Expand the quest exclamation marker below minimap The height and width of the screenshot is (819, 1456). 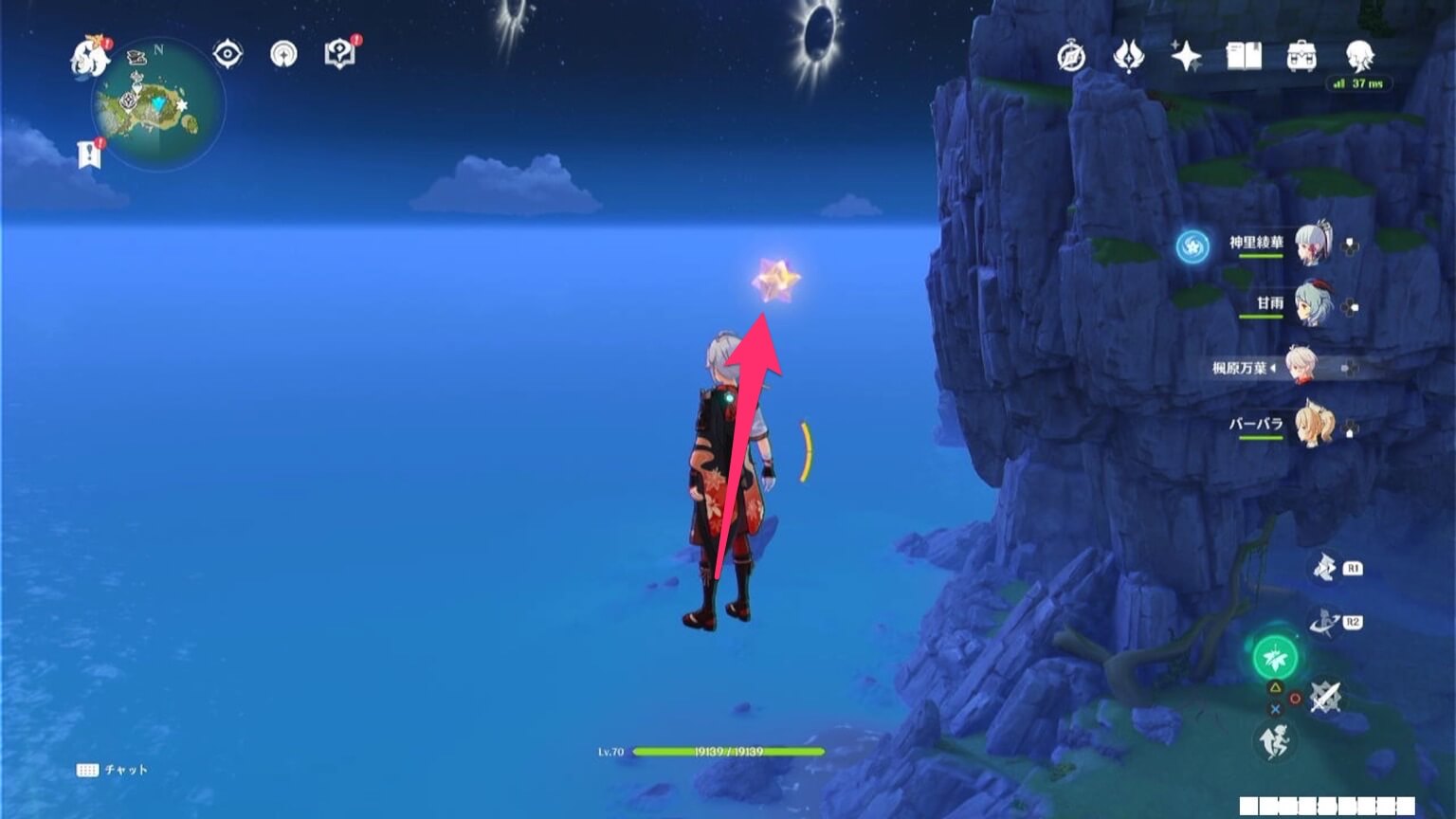(x=90, y=153)
